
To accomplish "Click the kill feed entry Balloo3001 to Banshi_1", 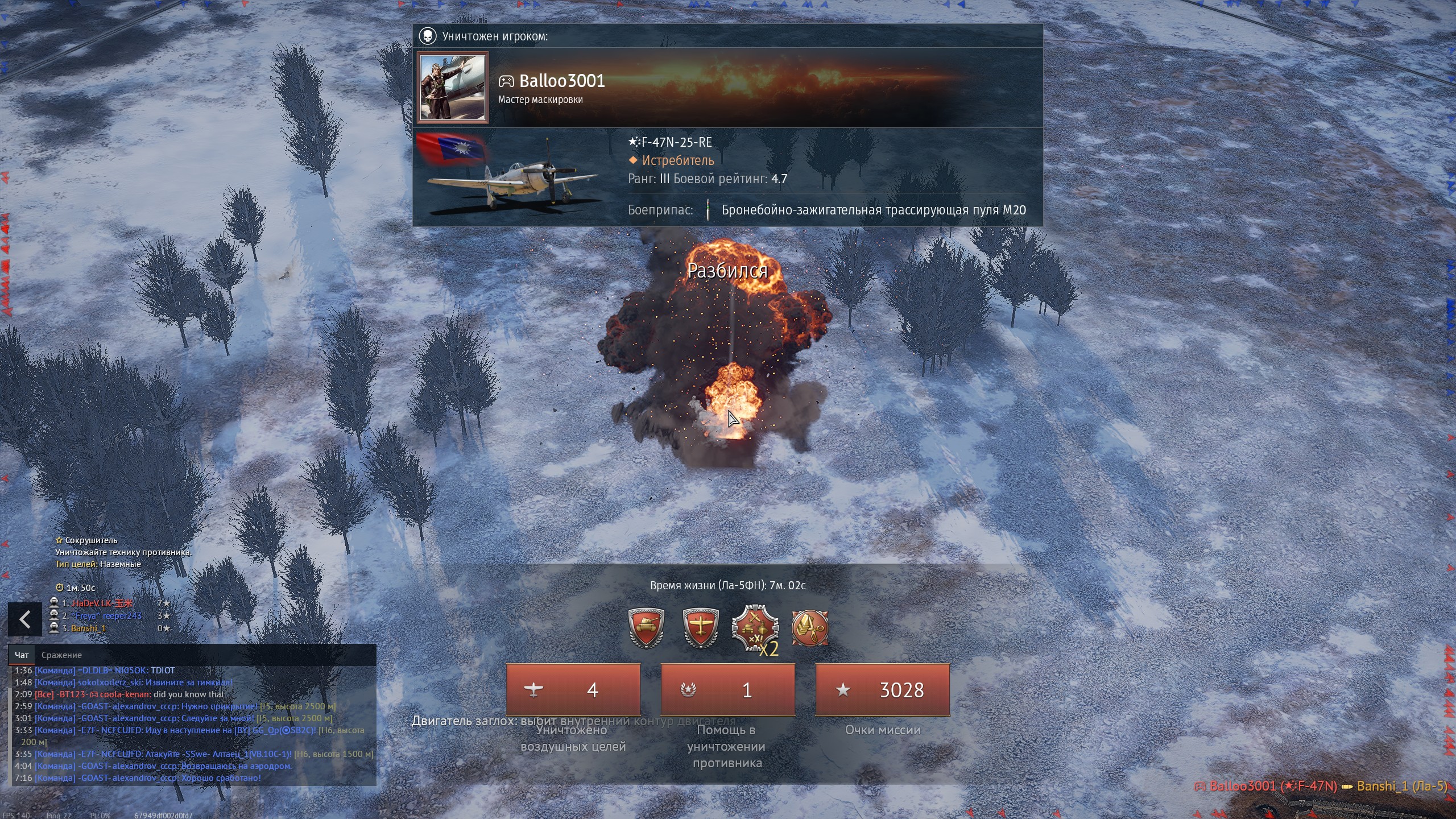I will tap(1320, 786).
